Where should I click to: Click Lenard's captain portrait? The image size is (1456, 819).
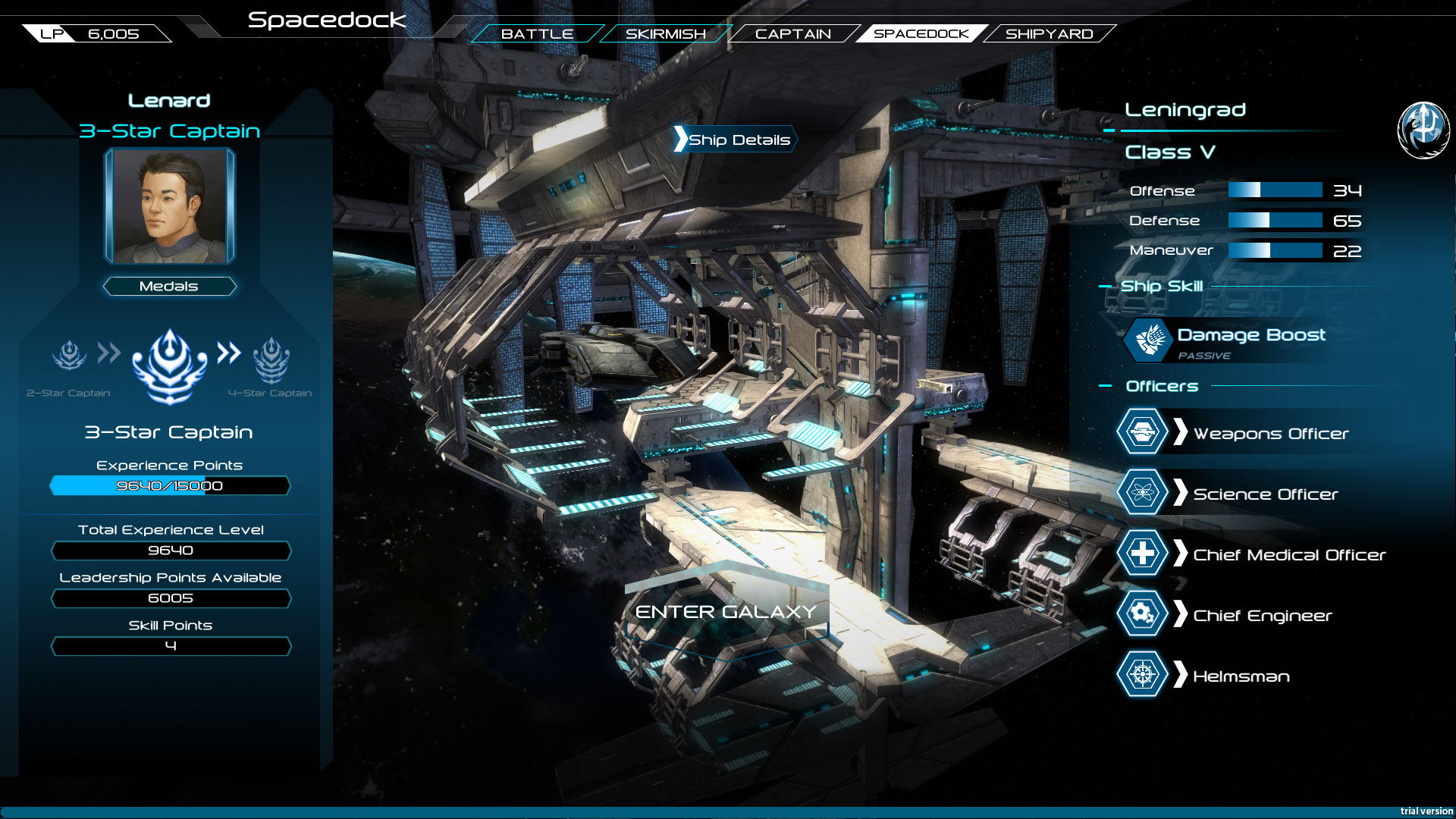click(x=170, y=206)
